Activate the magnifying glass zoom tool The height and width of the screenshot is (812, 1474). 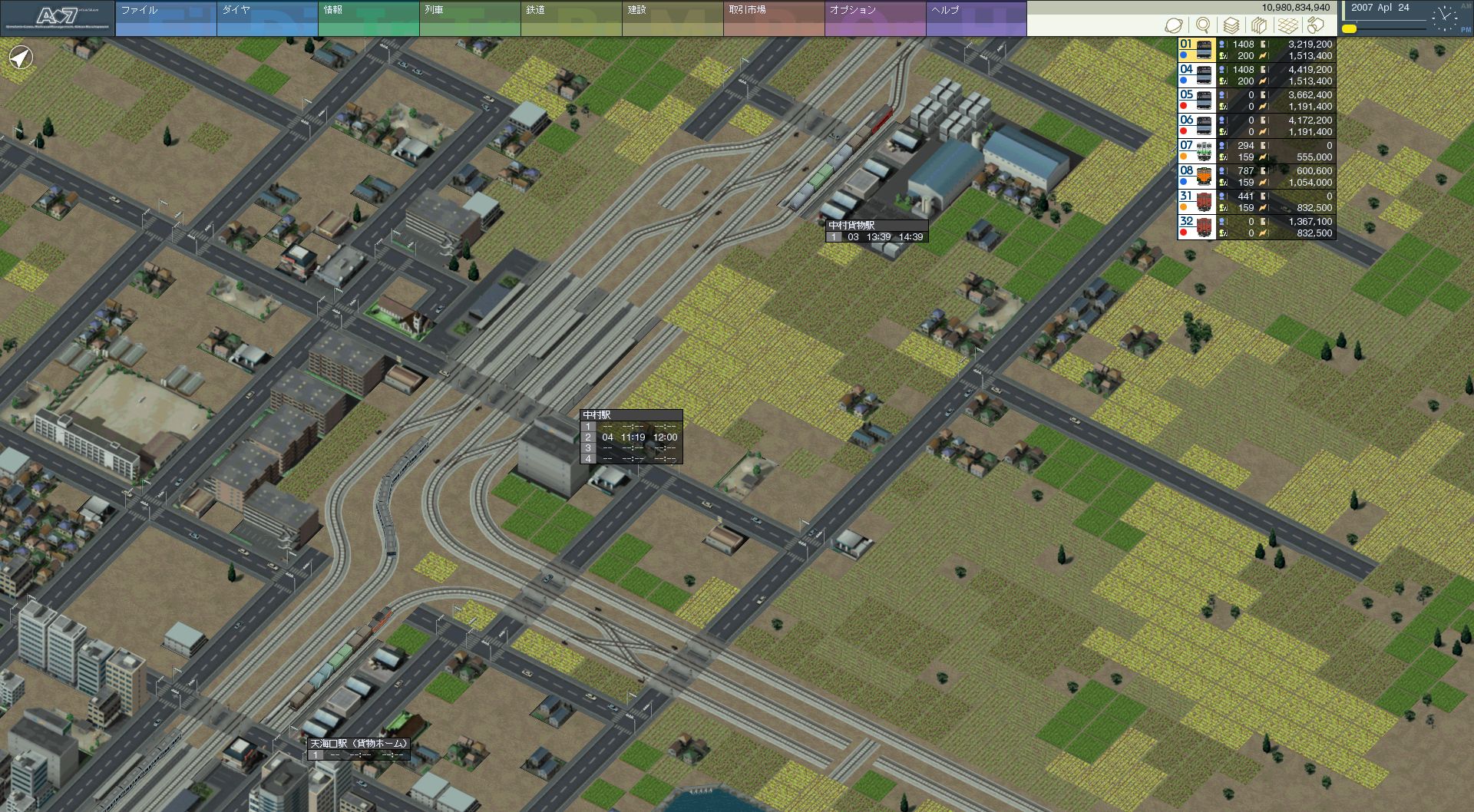tap(1202, 25)
